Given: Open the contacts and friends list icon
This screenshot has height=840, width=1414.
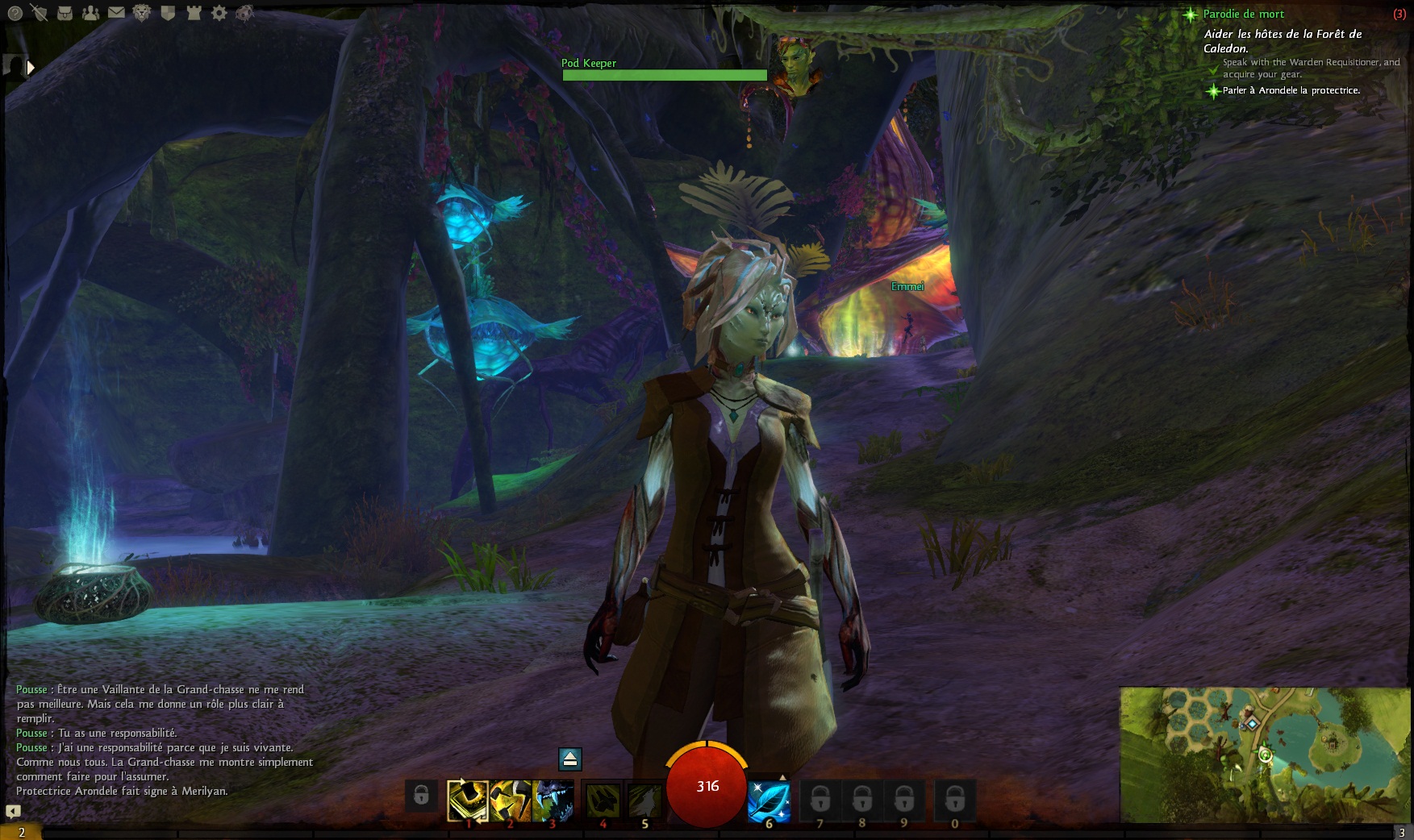Looking at the screenshot, I should coord(91,13).
